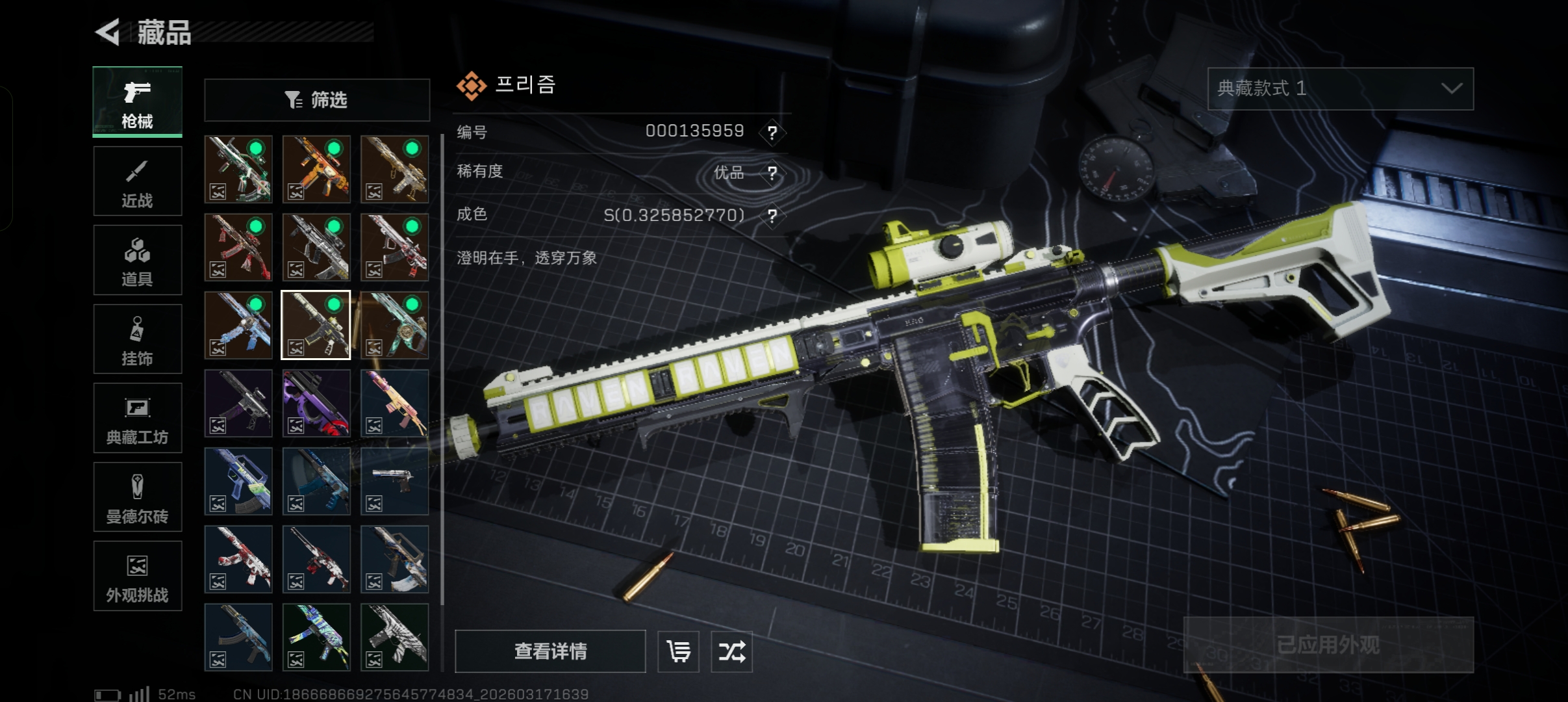Viewport: 1568px width, 702px height.
Task: Show help for the 编号 serial number
Action: point(772,133)
